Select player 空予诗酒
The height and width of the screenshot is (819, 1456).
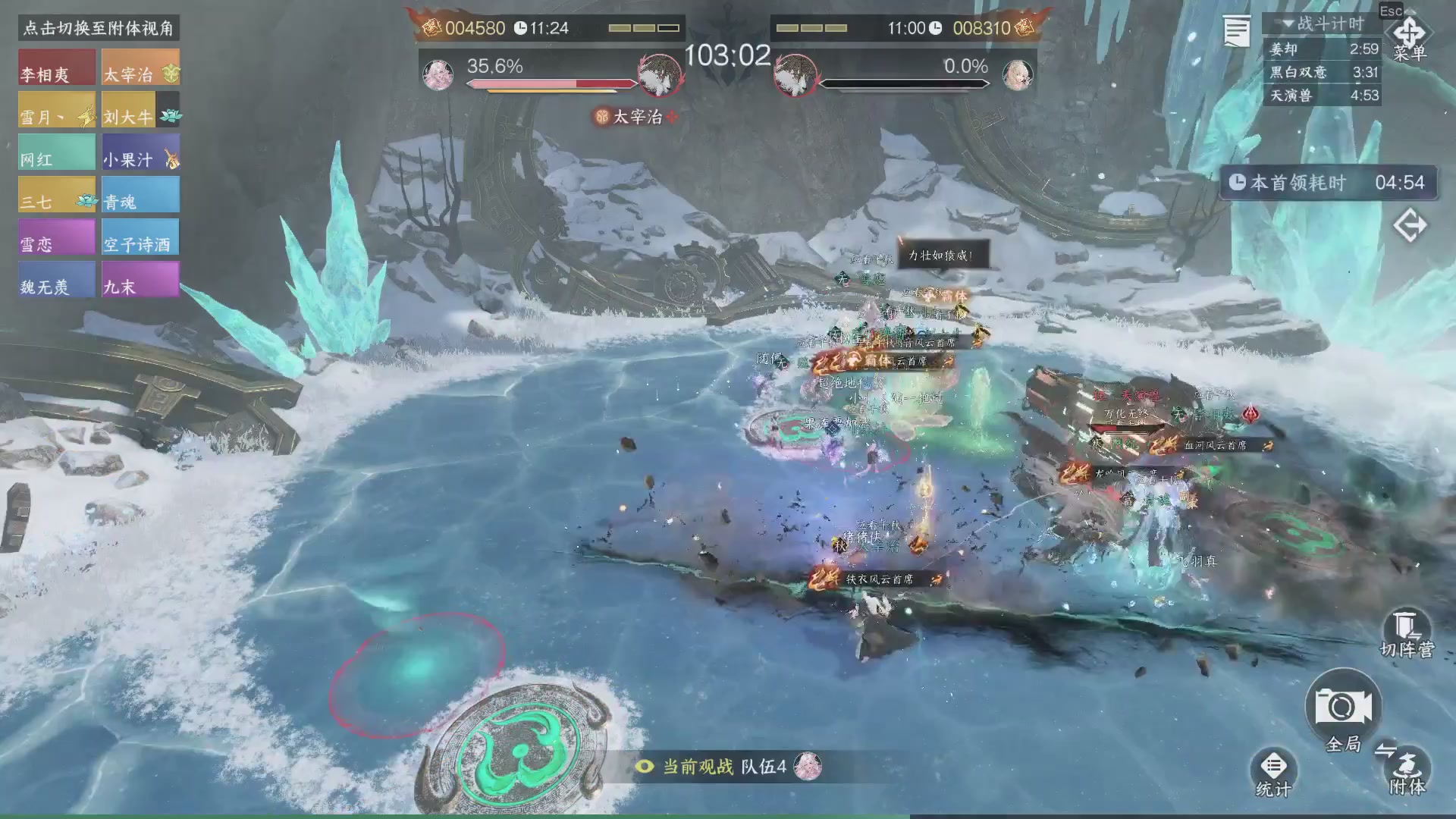pyautogui.click(x=140, y=237)
